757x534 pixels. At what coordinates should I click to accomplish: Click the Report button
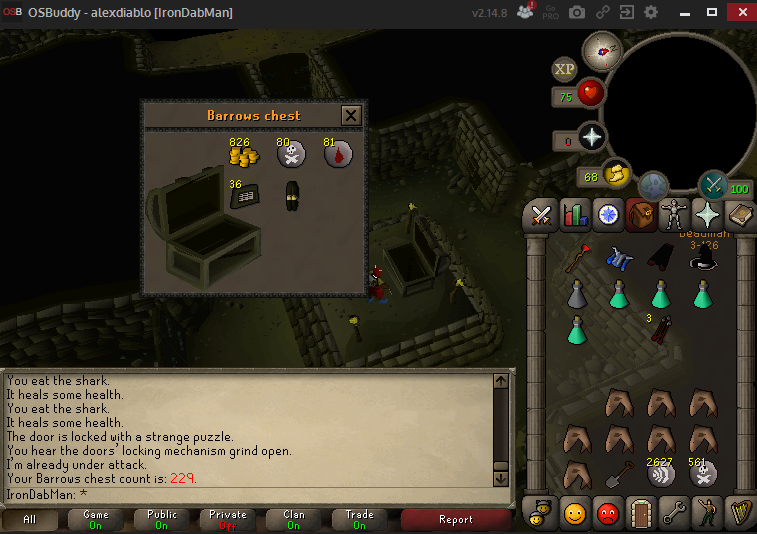(x=456, y=519)
